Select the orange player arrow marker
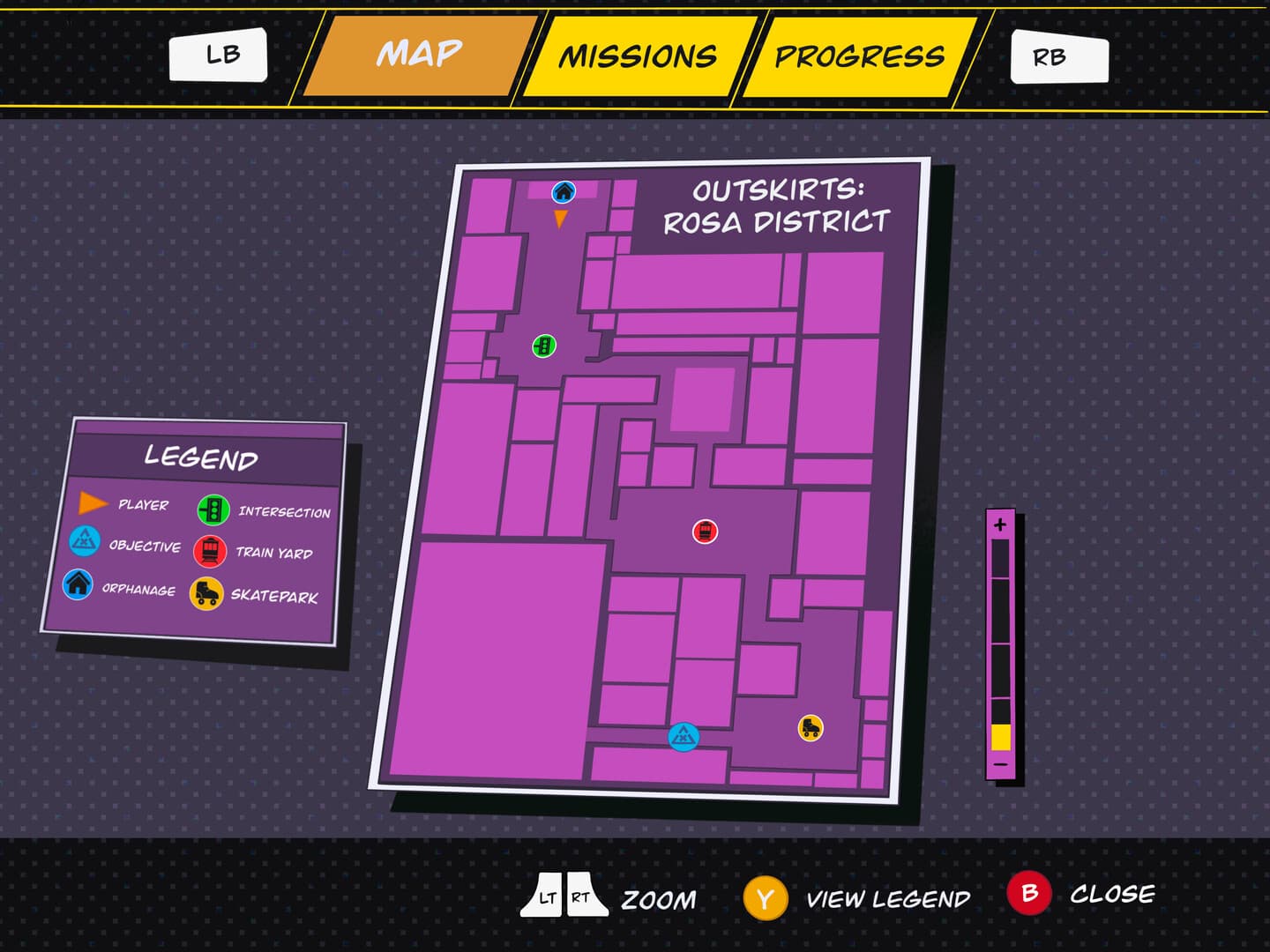The width and height of the screenshot is (1270, 952). point(561,218)
